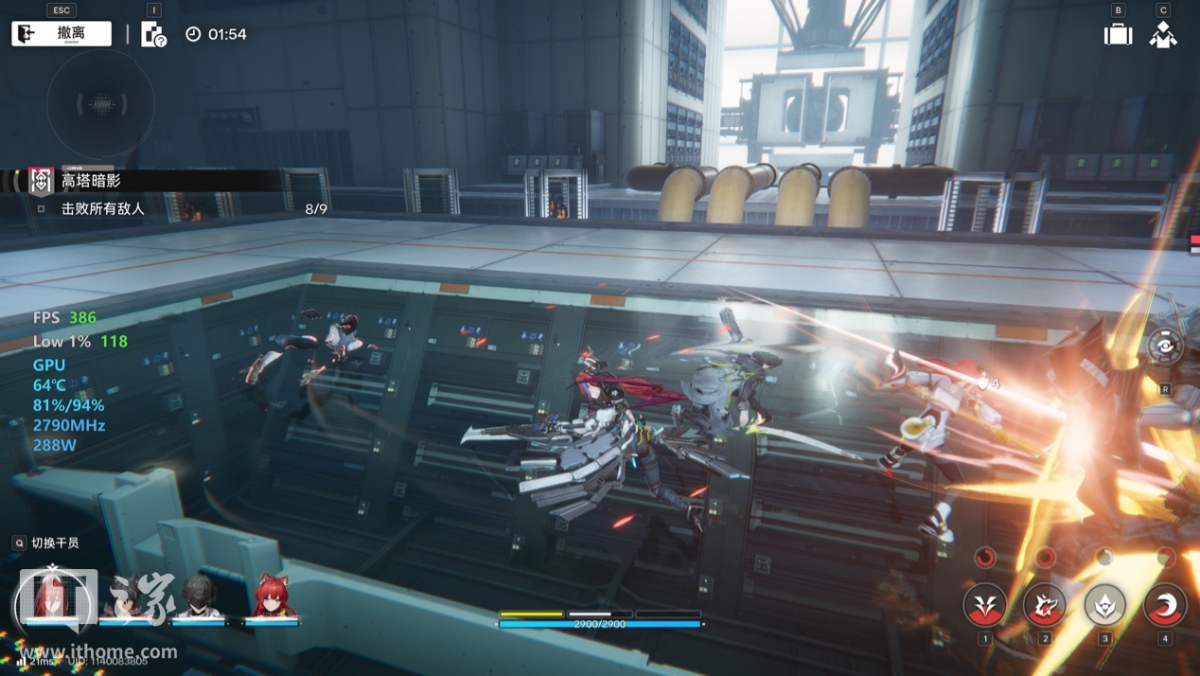Click the circular minimap radar
This screenshot has width=1200, height=676.
pos(100,103)
